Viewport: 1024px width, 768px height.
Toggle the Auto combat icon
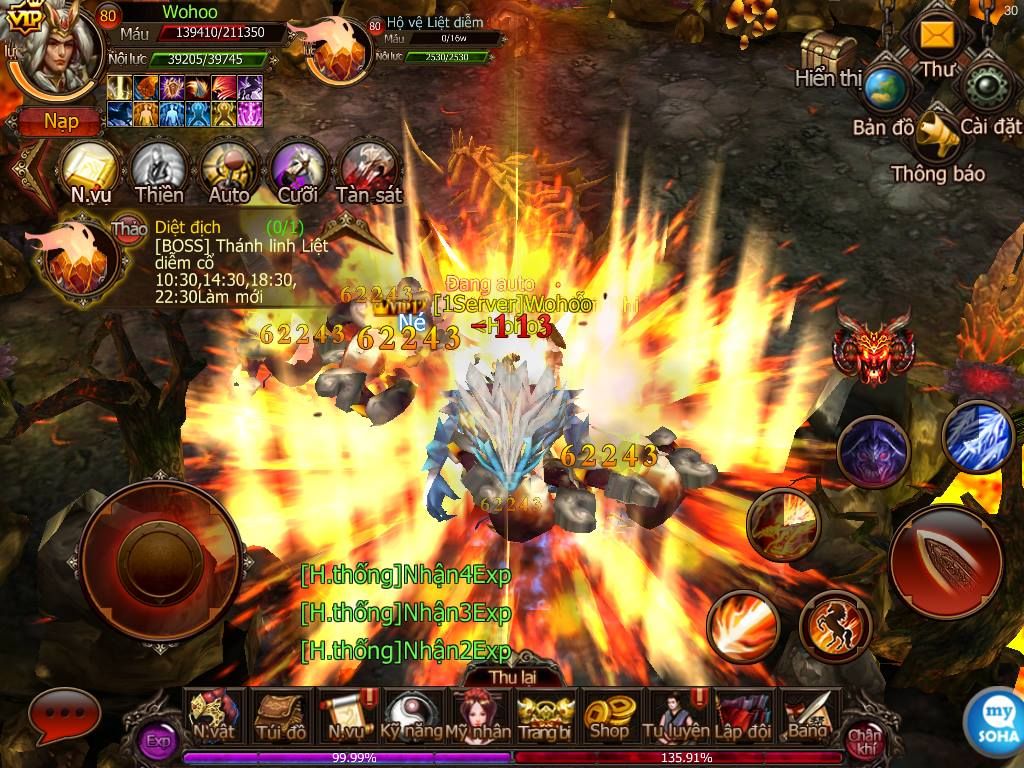pos(229,168)
